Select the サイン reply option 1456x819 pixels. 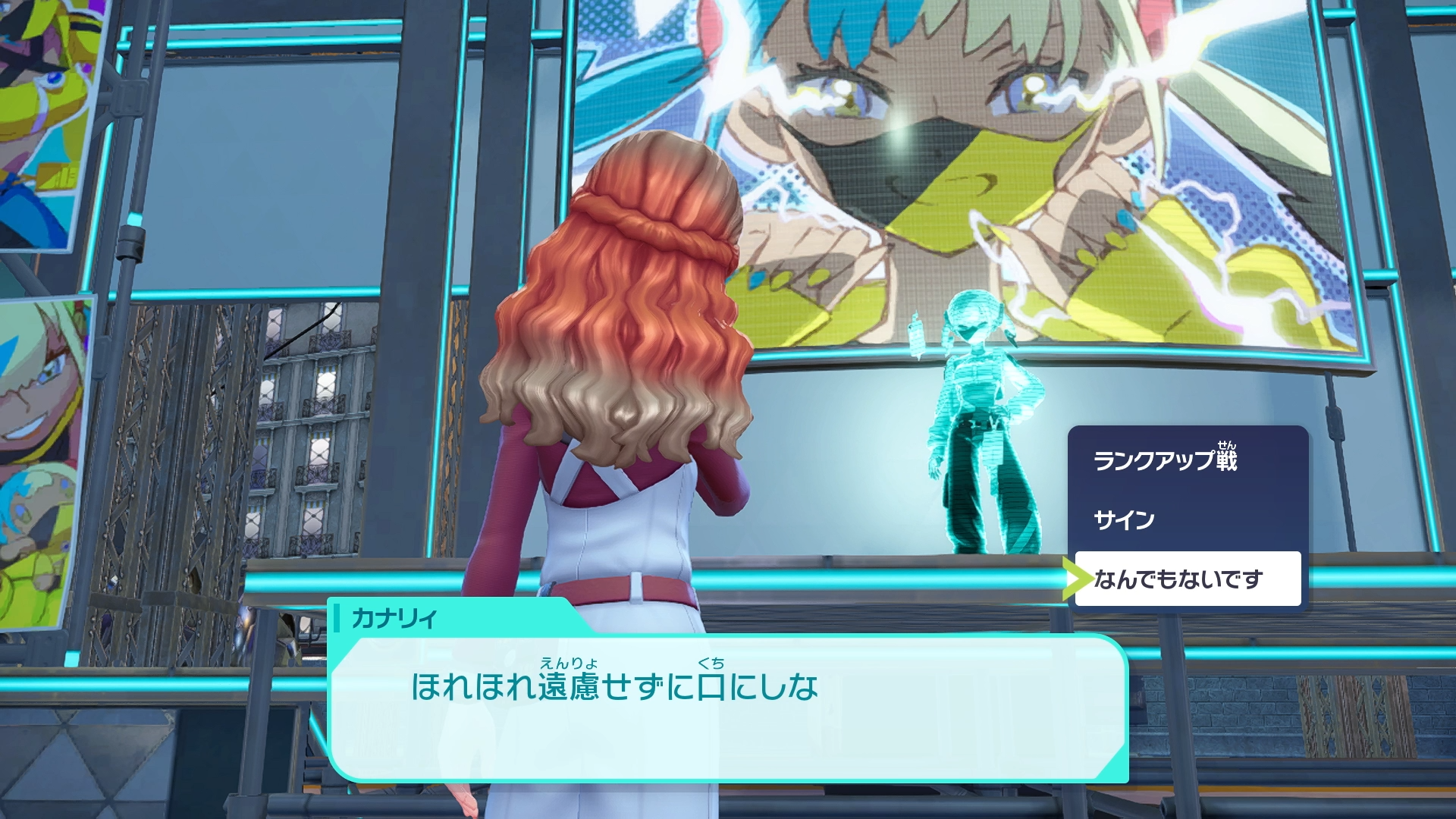[x=1125, y=519]
